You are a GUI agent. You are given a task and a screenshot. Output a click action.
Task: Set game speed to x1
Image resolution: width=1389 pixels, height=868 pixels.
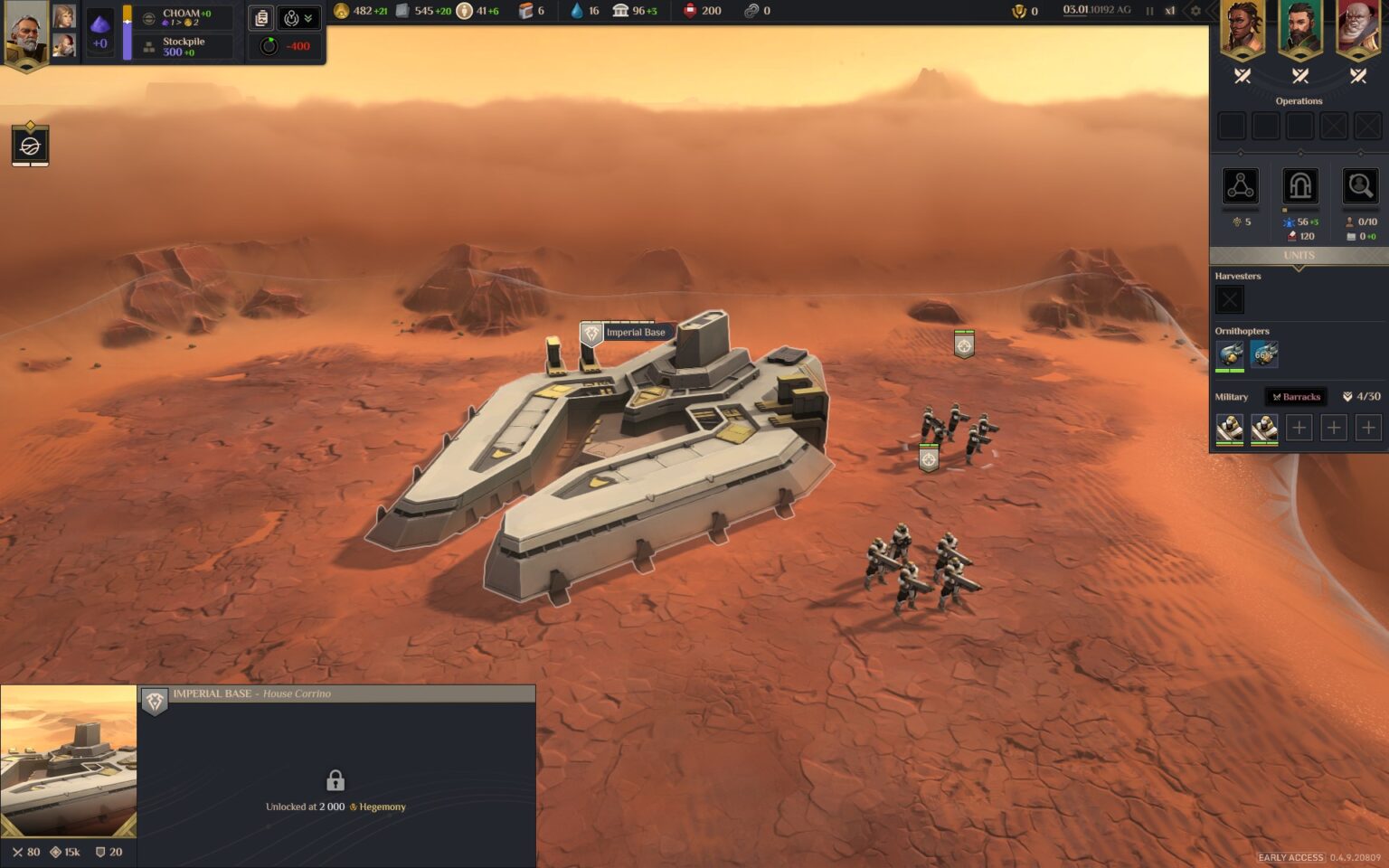(1169, 11)
